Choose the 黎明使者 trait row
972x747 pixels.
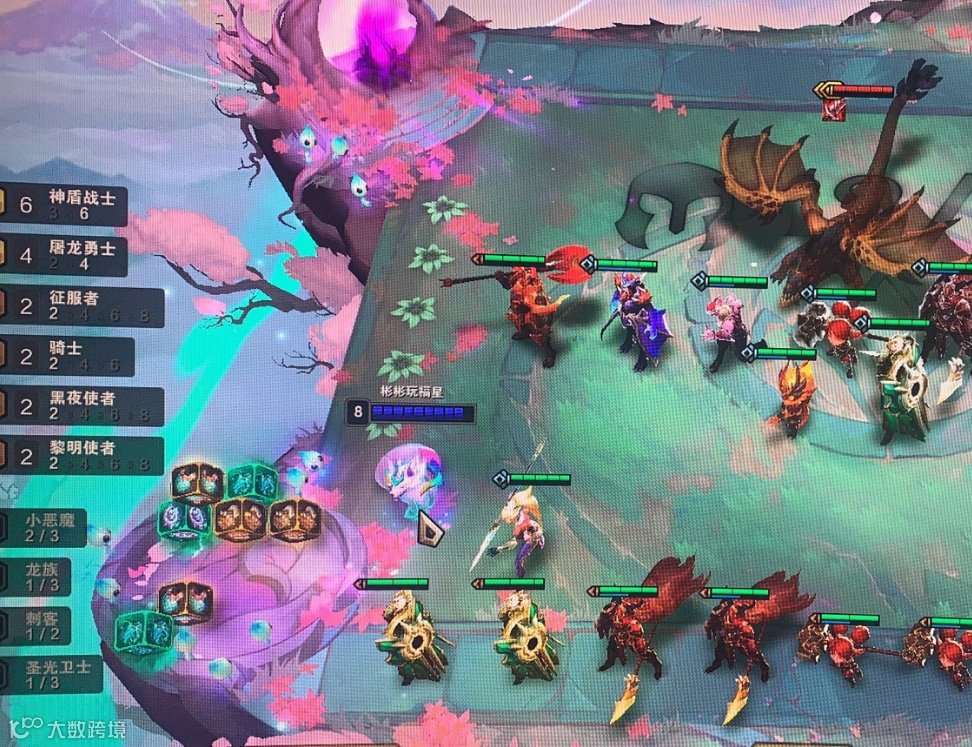coord(80,456)
